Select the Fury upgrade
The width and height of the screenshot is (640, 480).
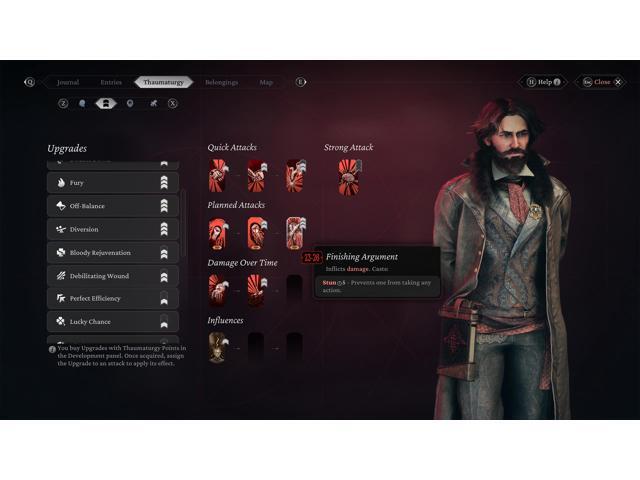pos(112,183)
